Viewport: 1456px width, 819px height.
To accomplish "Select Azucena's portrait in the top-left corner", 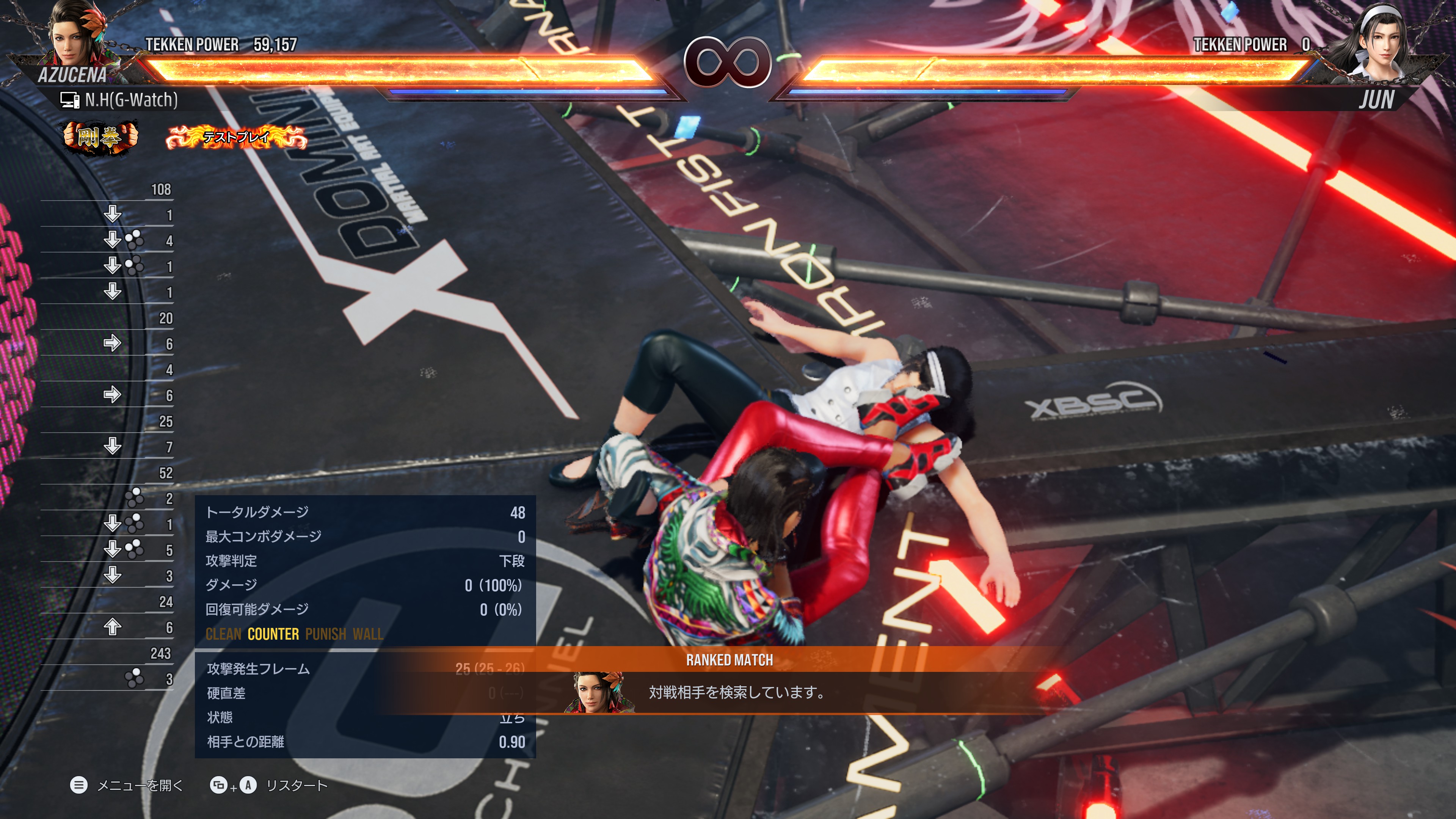I will point(72,35).
